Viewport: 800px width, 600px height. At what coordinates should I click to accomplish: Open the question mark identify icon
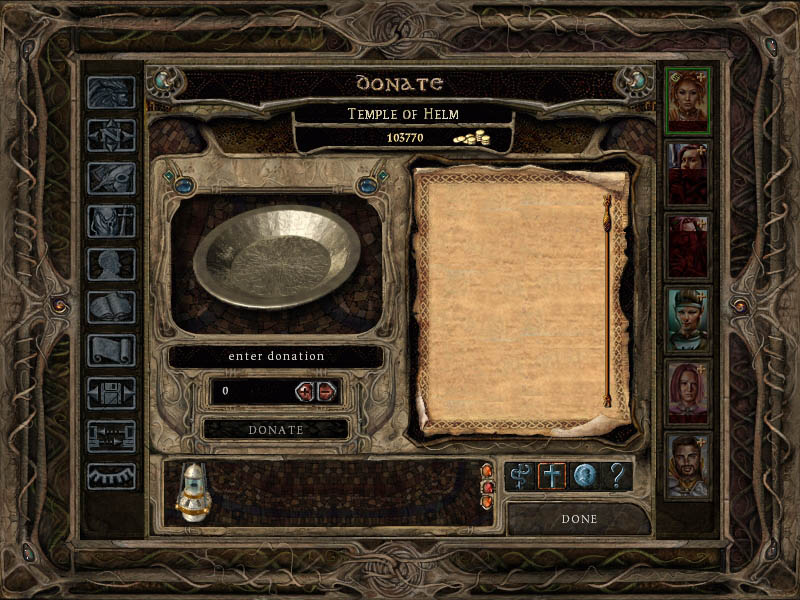coord(617,476)
